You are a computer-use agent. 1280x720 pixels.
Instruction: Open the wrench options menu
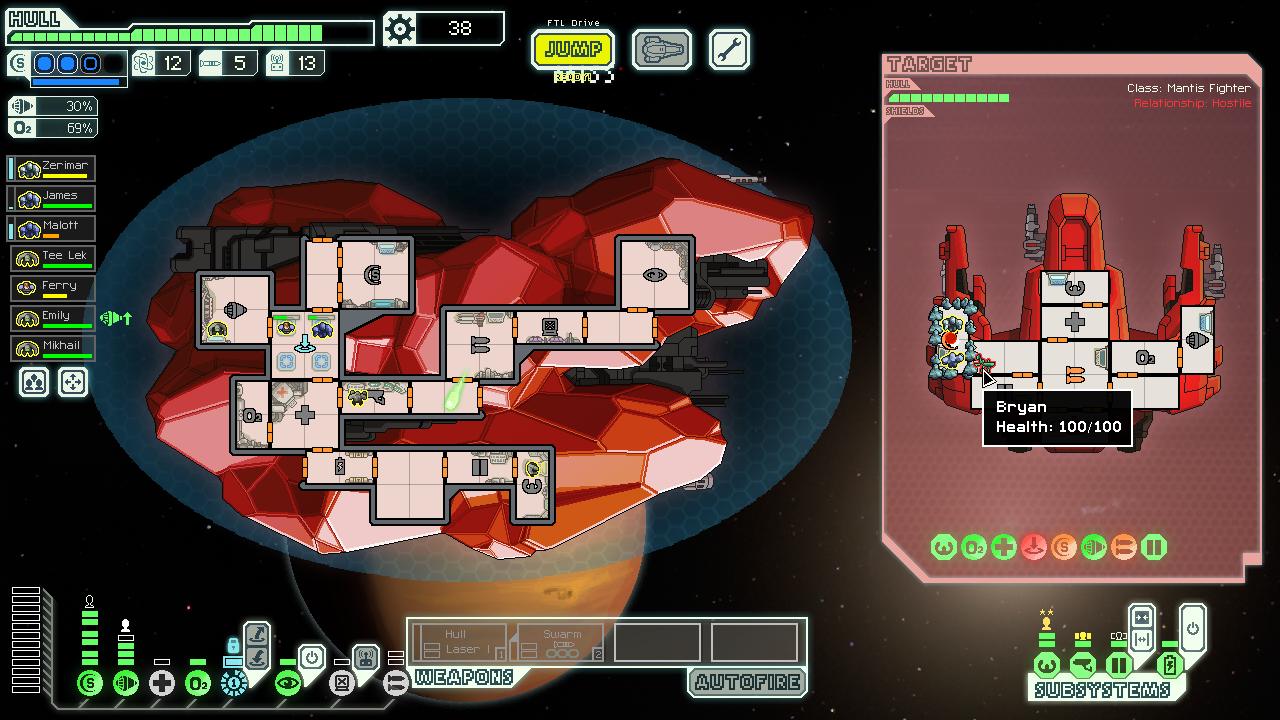pyautogui.click(x=729, y=49)
